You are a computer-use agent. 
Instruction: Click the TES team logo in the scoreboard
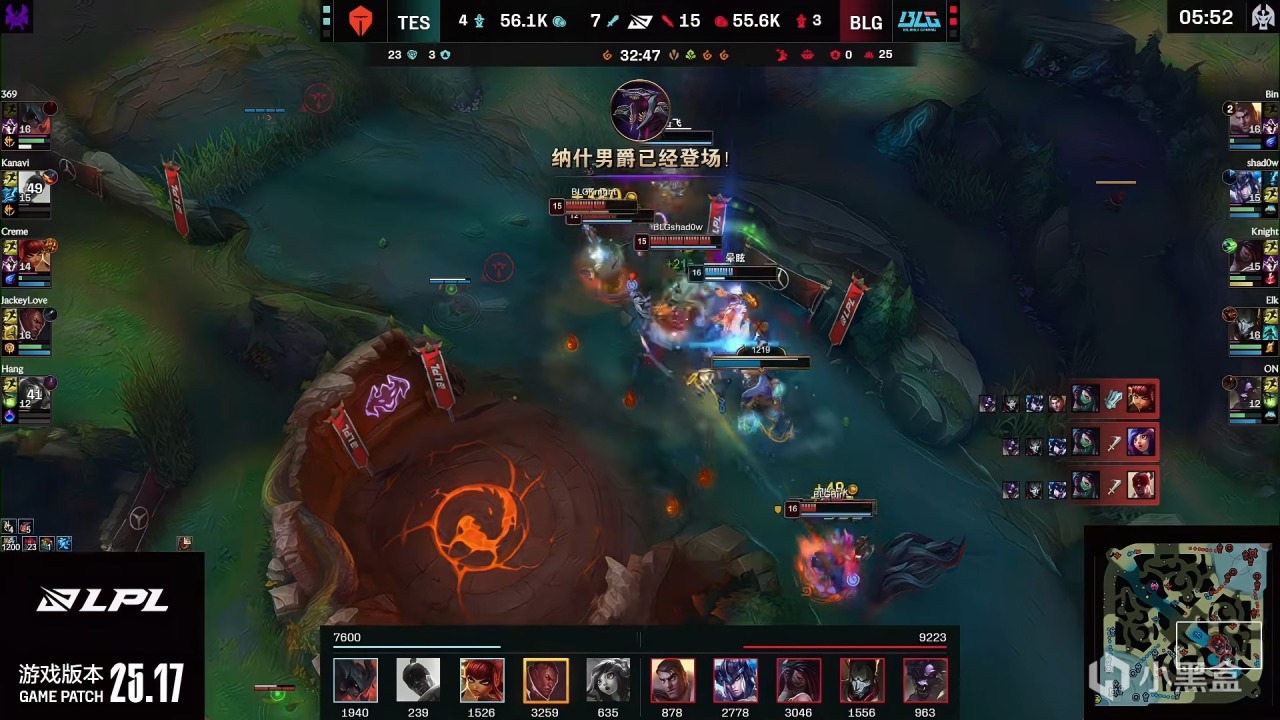point(359,21)
